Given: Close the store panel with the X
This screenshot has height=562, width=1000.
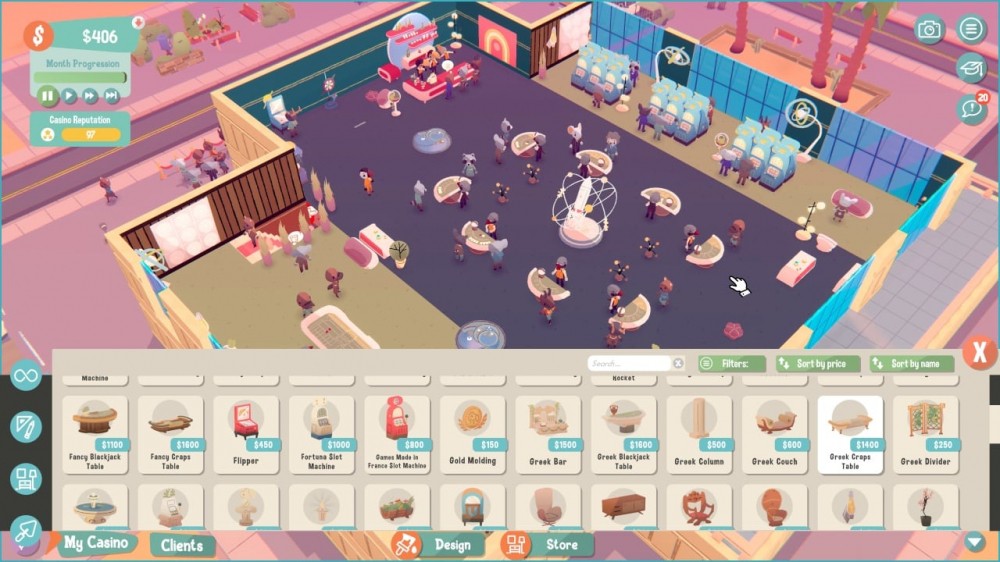Looking at the screenshot, I should coord(979,352).
